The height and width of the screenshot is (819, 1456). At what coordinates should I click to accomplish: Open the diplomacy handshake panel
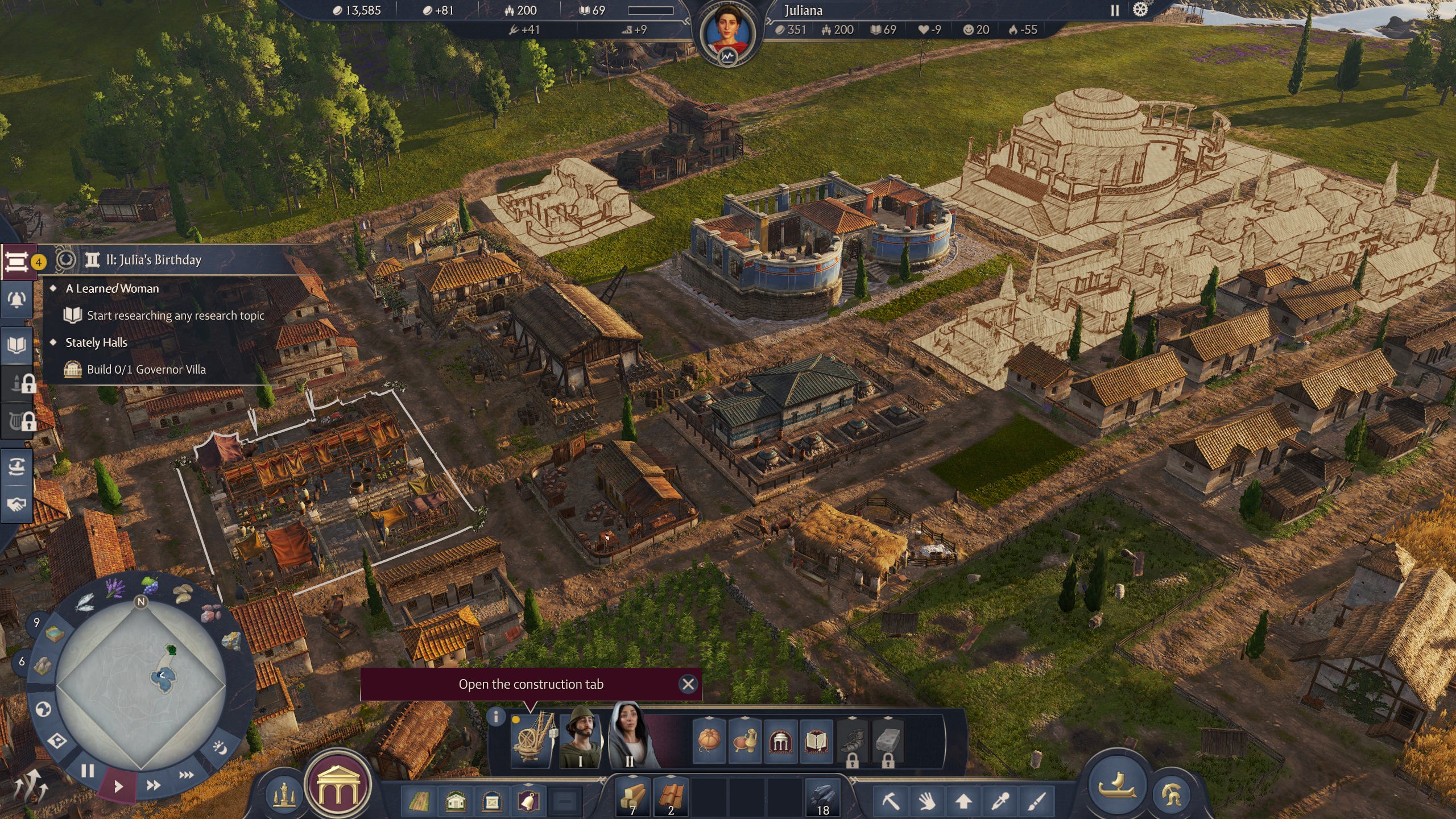coord(17,504)
